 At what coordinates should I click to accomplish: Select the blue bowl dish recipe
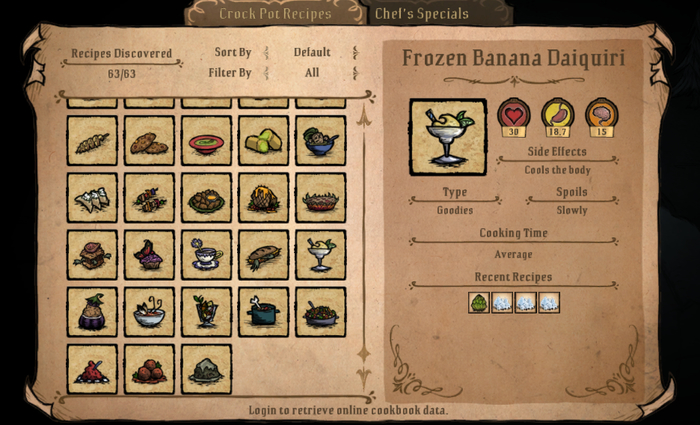322,141
